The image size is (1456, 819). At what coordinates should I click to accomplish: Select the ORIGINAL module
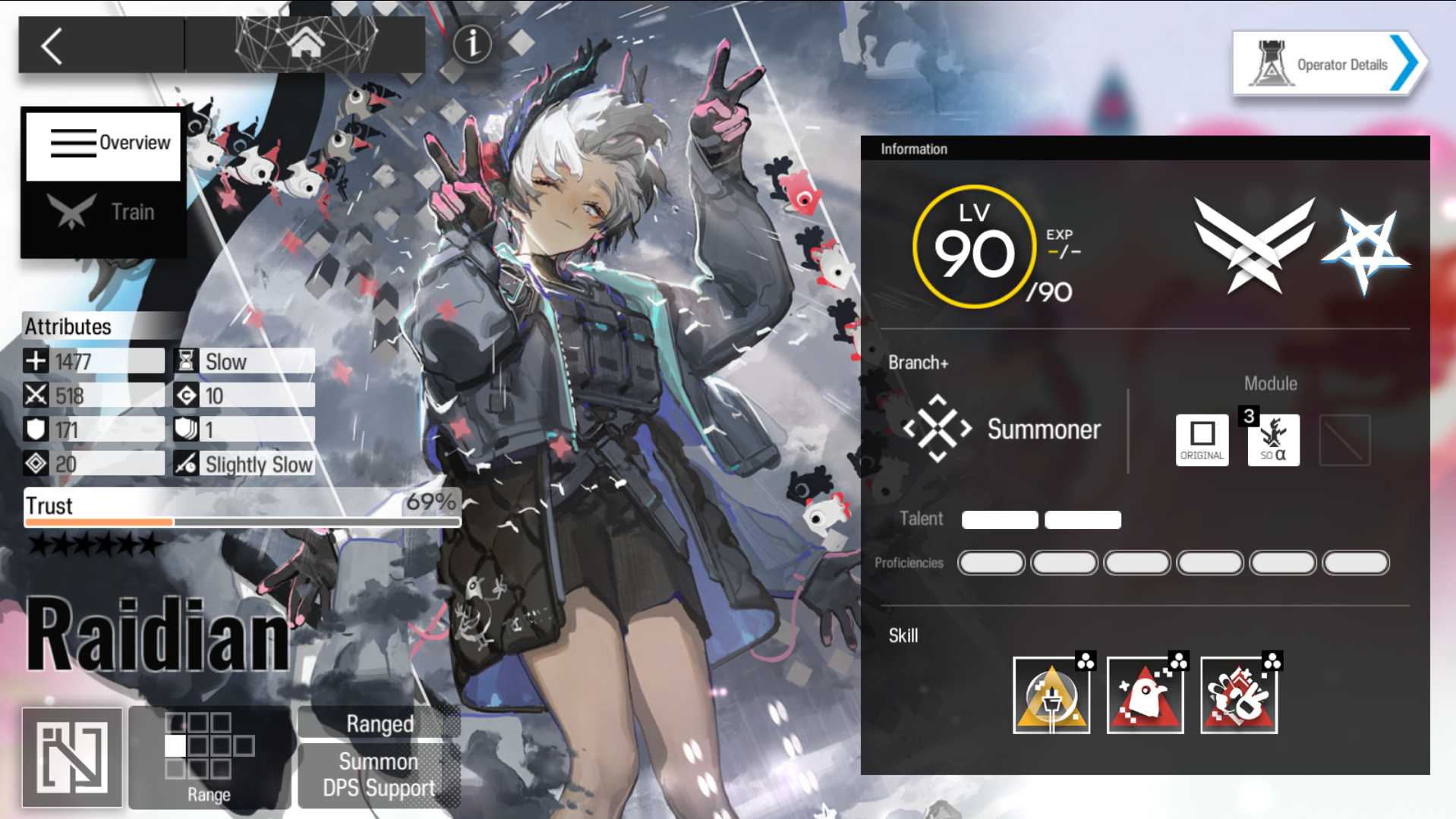pos(1202,439)
